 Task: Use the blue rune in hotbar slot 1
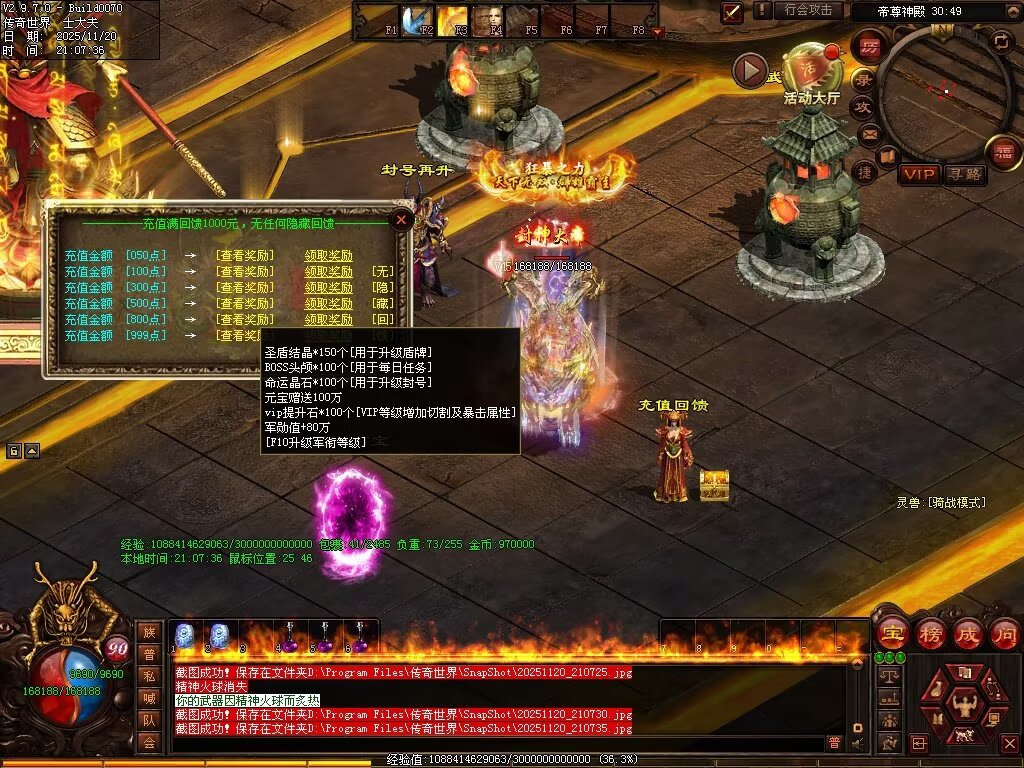[184, 636]
